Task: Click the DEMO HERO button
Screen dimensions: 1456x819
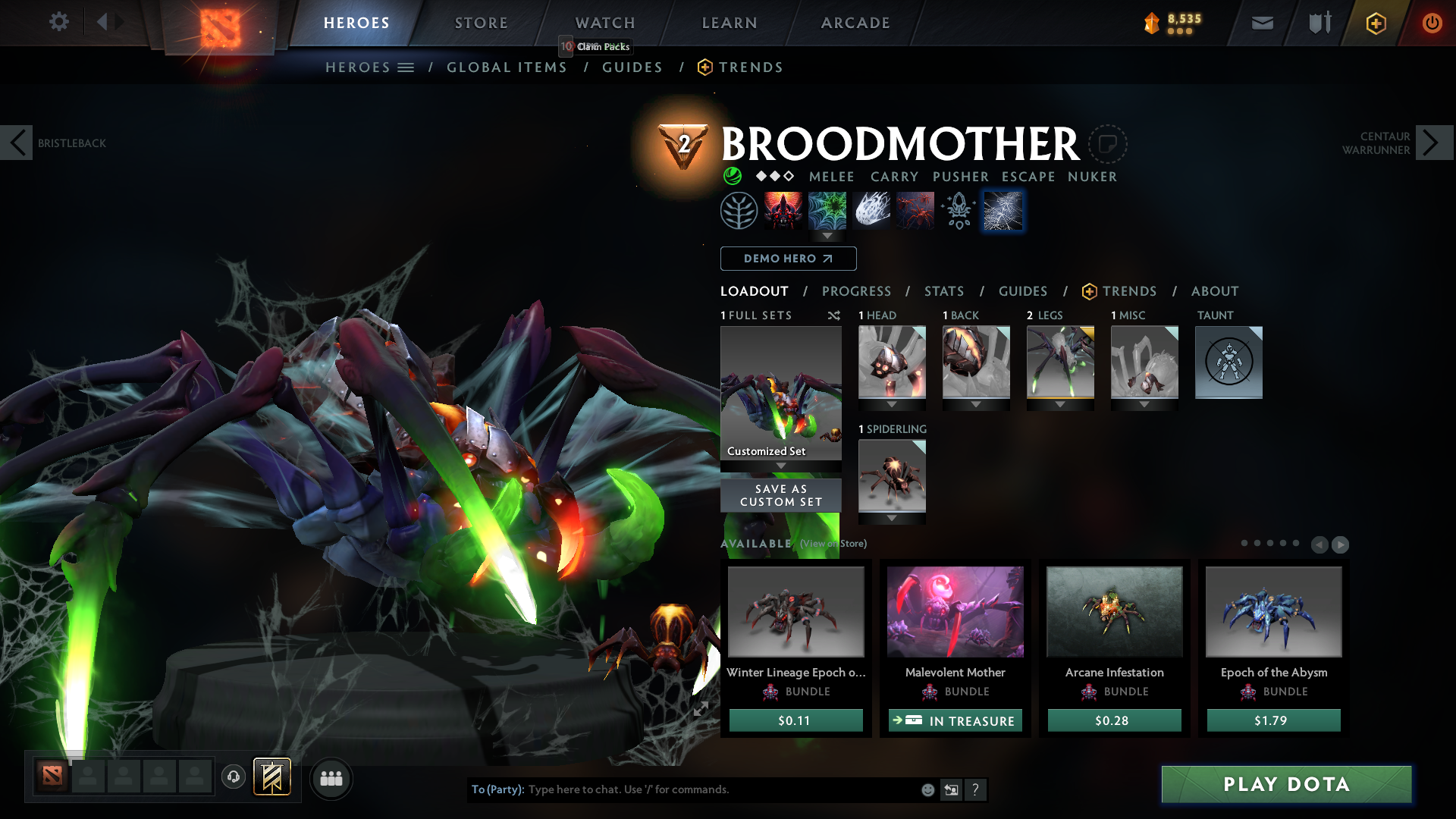Action: [x=788, y=259]
